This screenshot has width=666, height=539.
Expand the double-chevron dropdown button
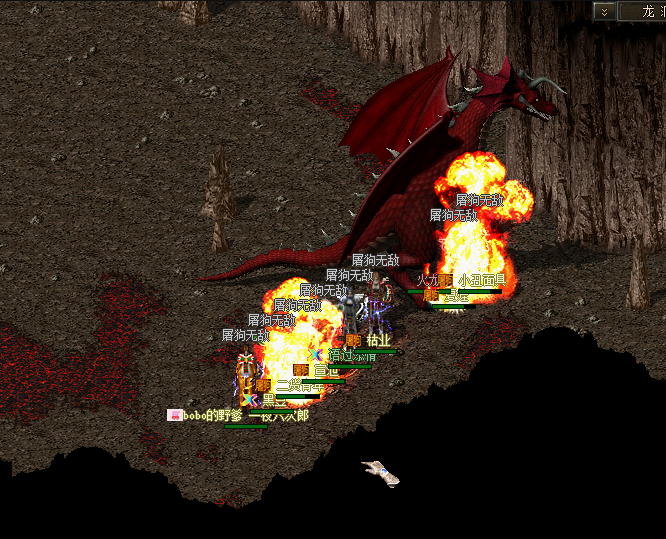604,11
